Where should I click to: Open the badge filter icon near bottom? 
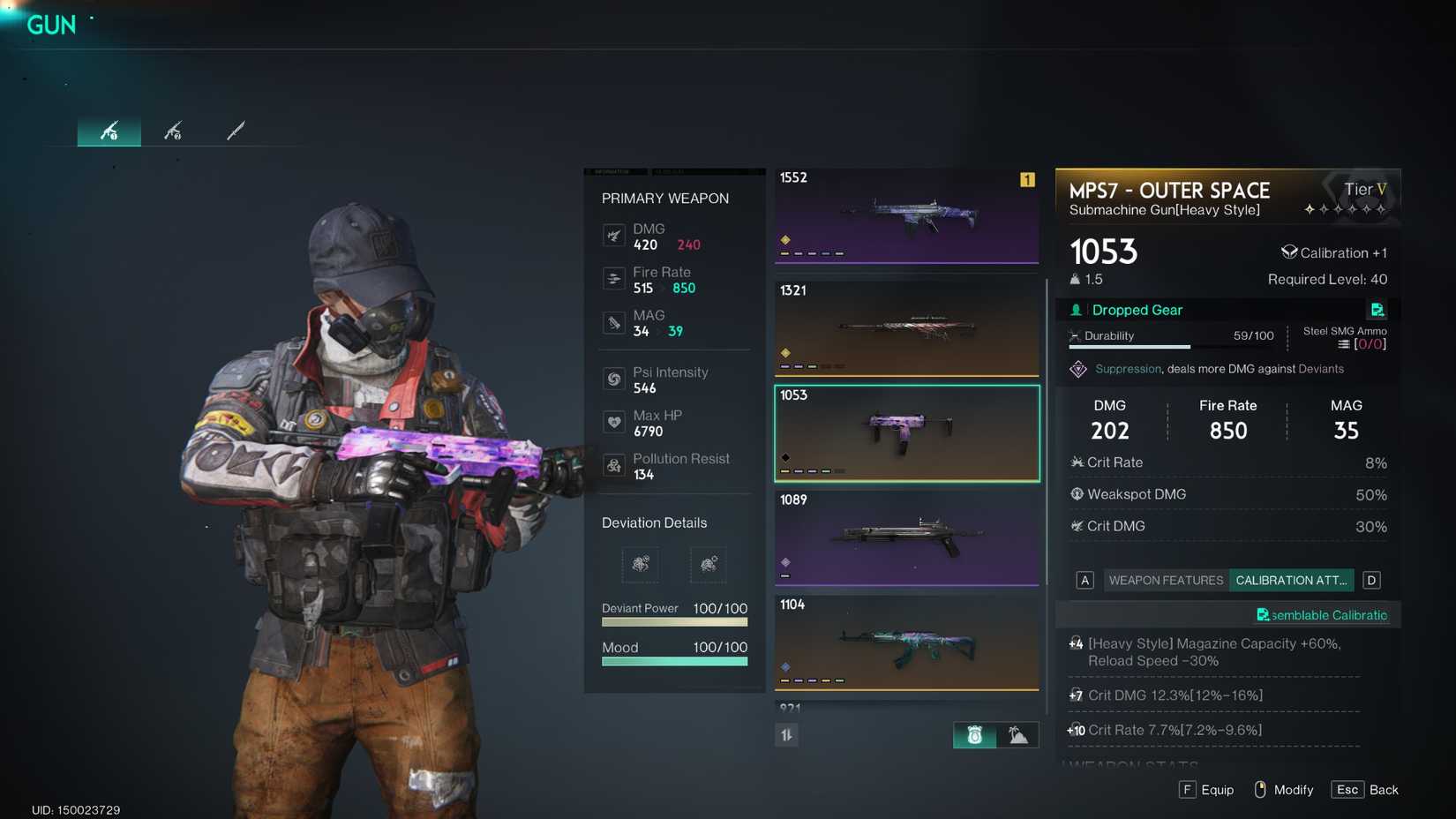pos(974,734)
